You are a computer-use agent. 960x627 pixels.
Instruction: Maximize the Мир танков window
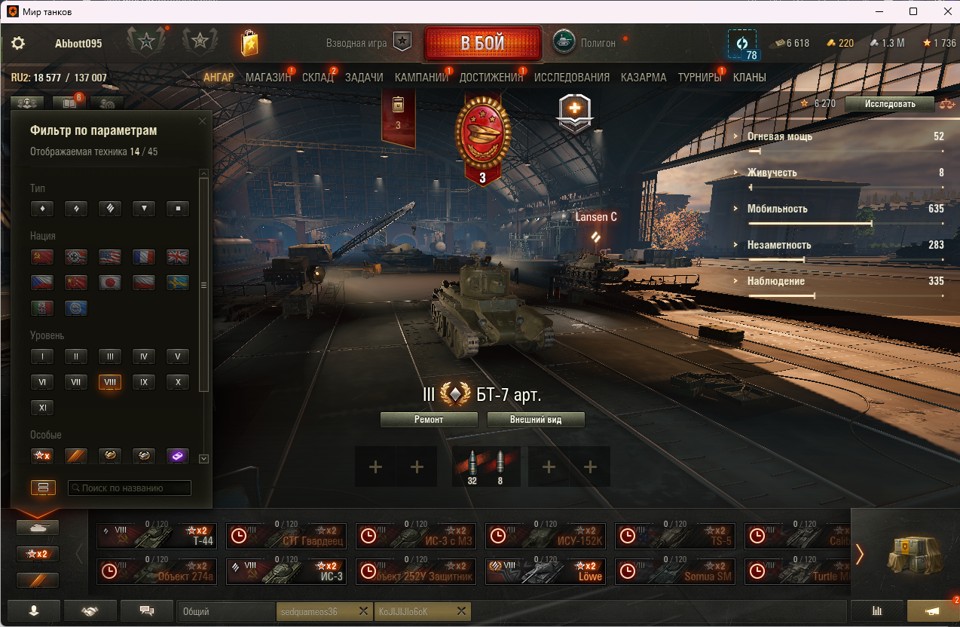[x=913, y=11]
